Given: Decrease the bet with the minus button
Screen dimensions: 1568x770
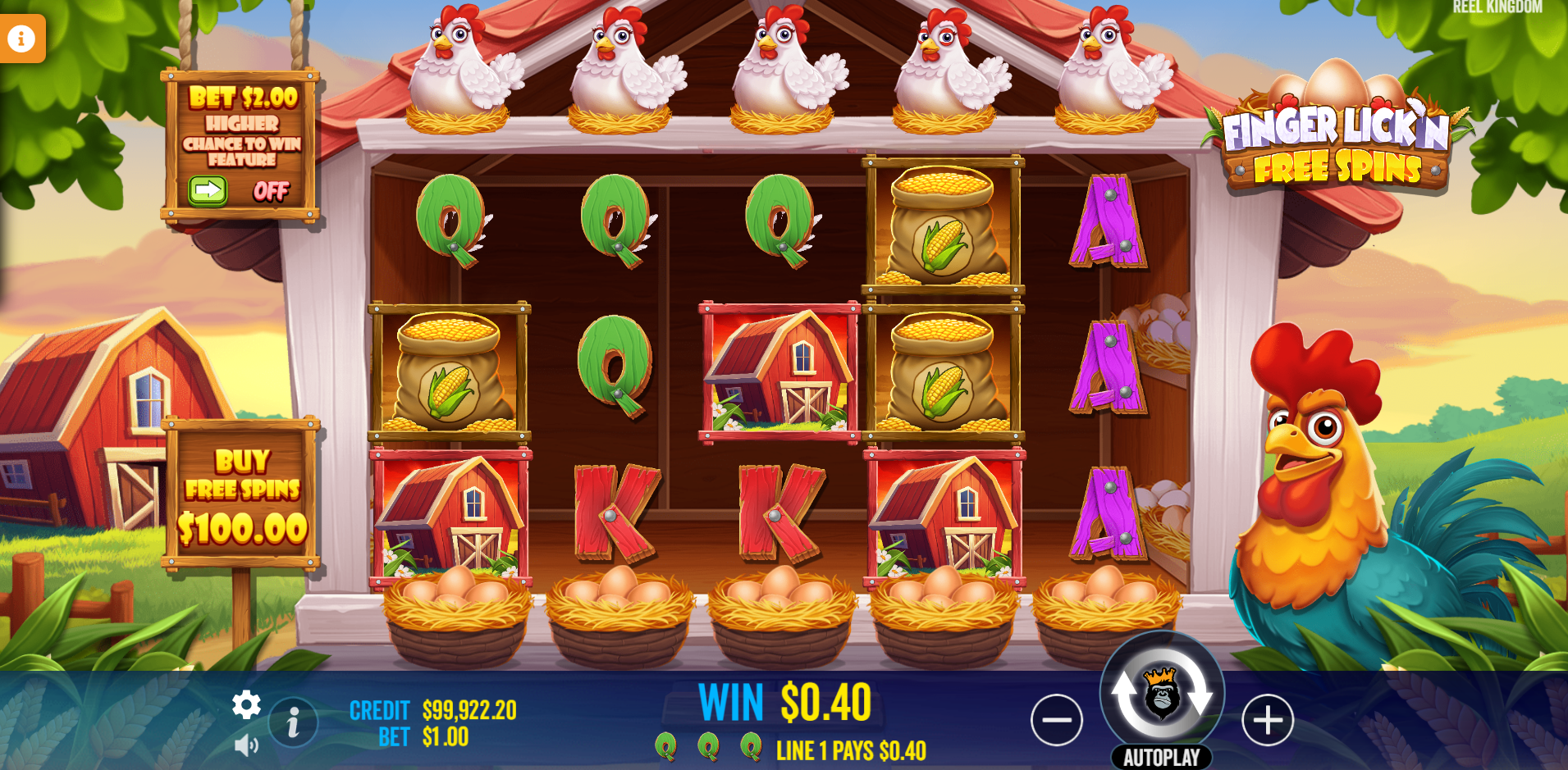Looking at the screenshot, I should [x=1056, y=720].
